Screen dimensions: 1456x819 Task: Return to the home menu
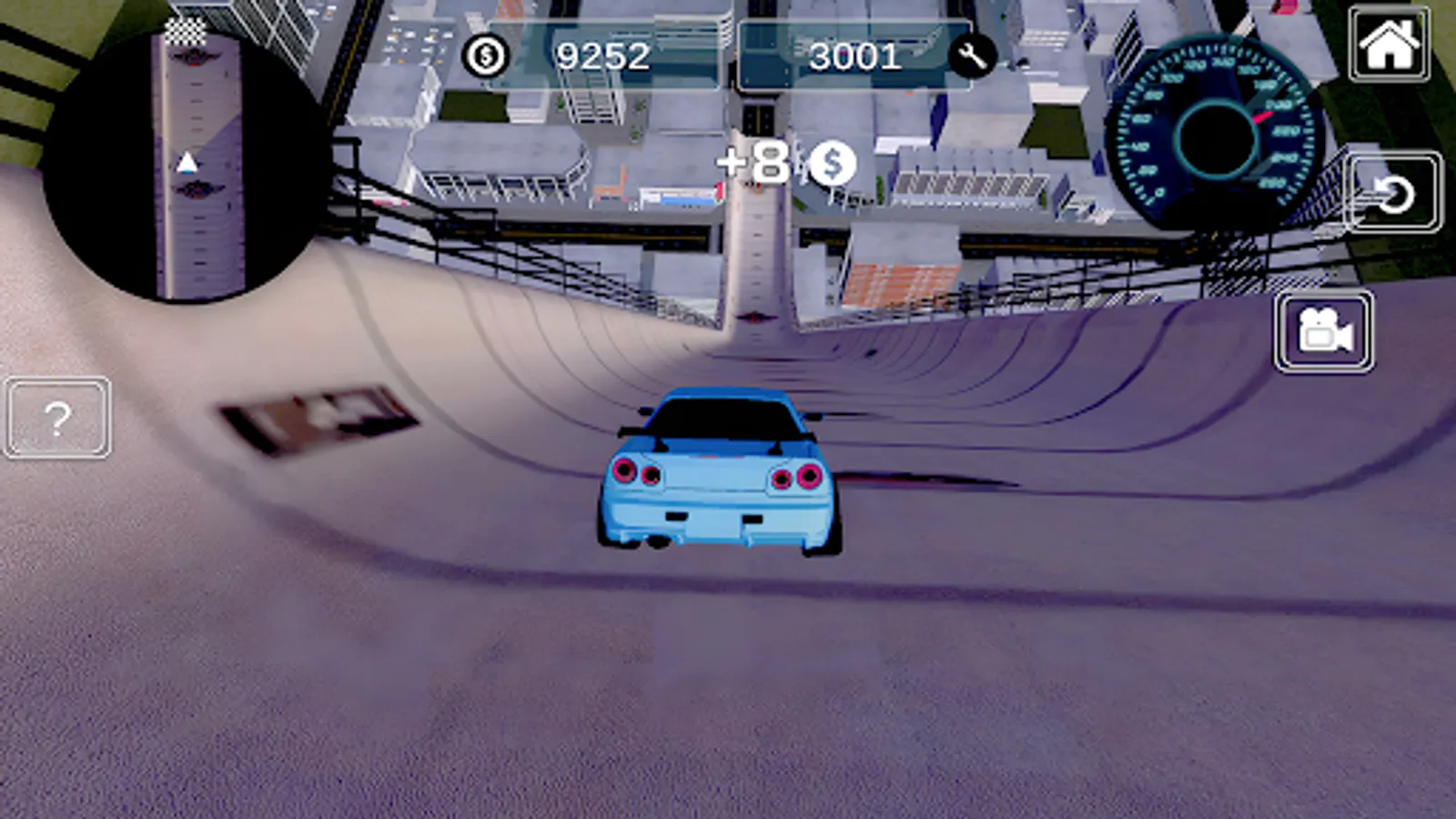1389,44
